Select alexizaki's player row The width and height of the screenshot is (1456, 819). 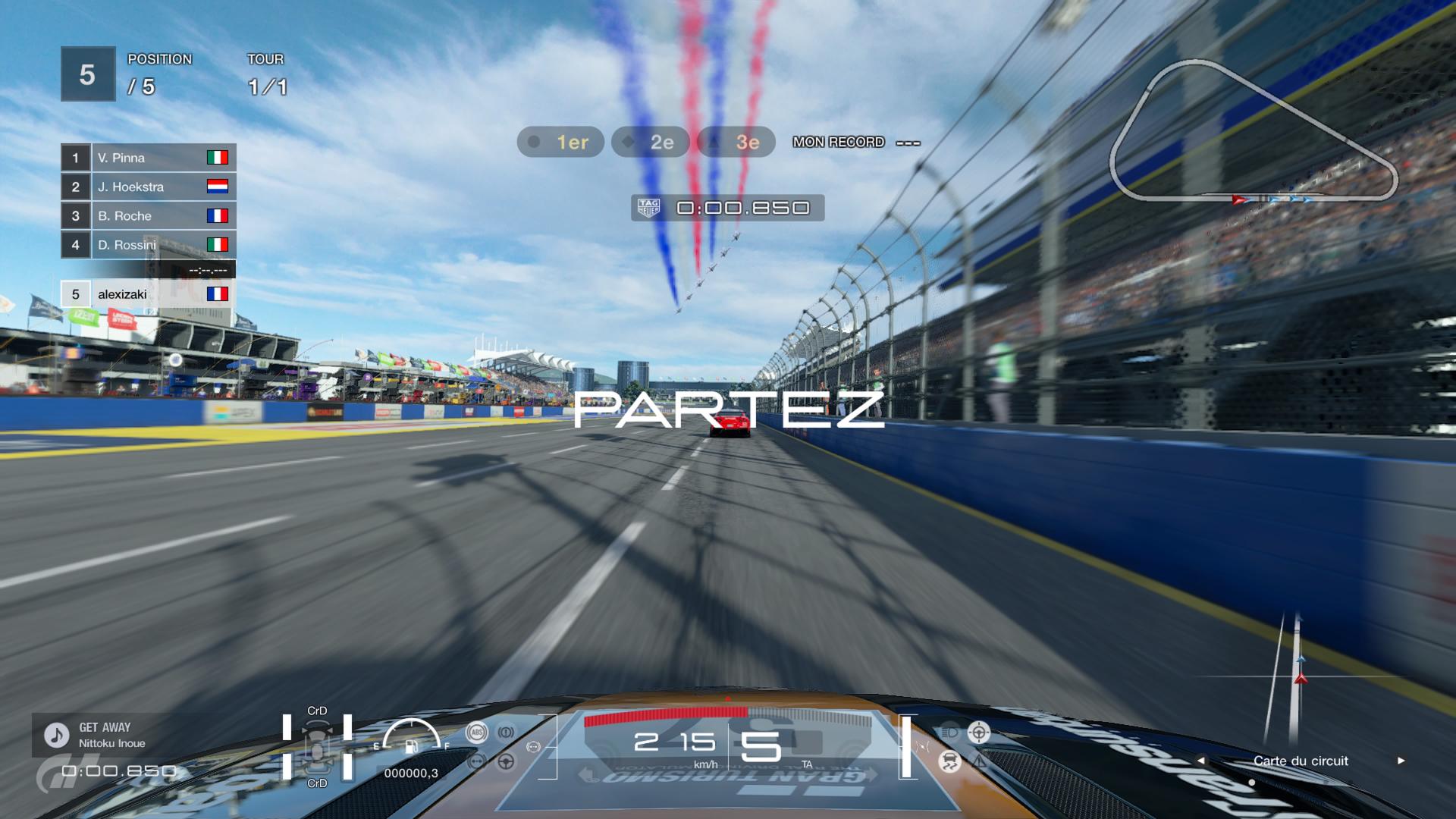pyautogui.click(x=149, y=294)
